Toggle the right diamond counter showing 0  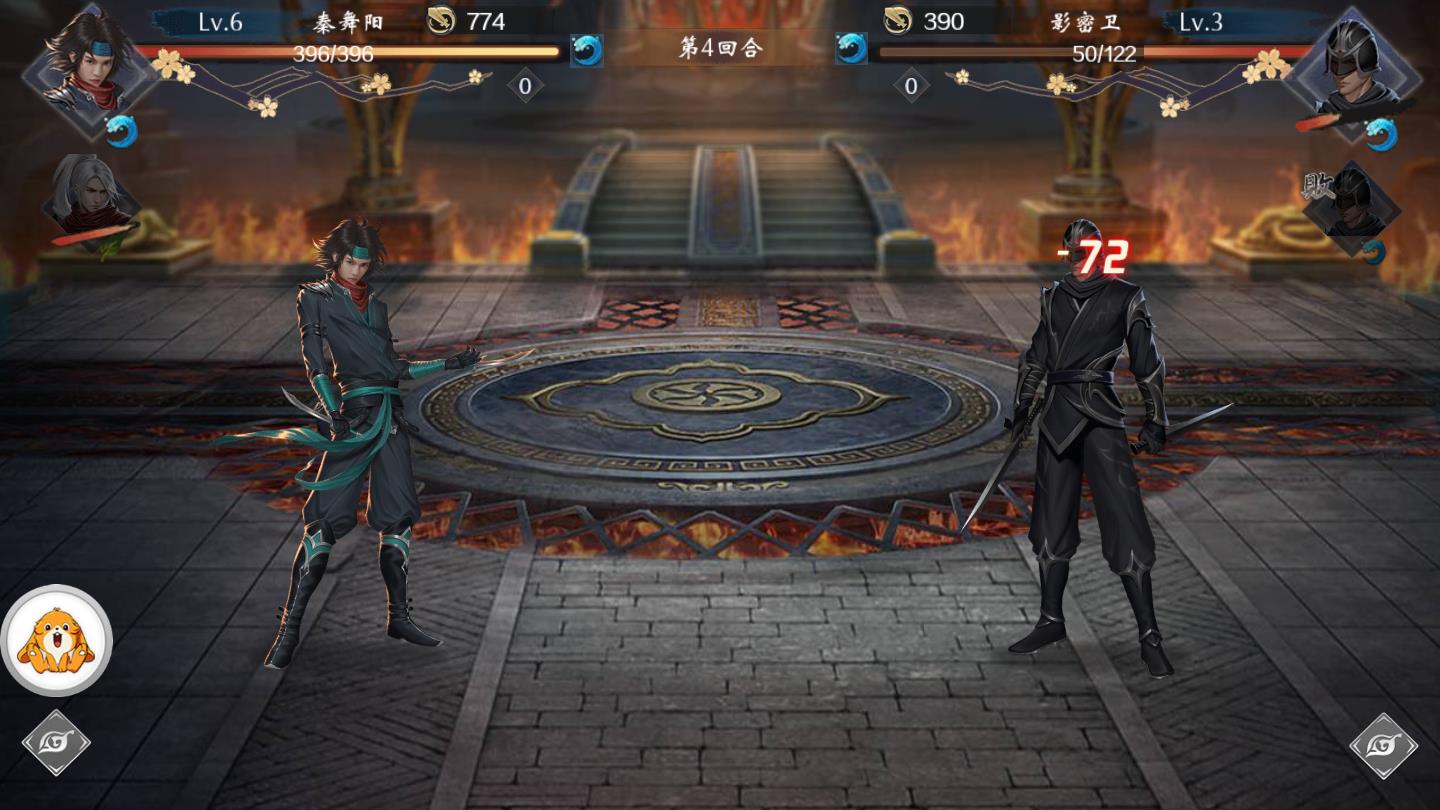[911, 86]
